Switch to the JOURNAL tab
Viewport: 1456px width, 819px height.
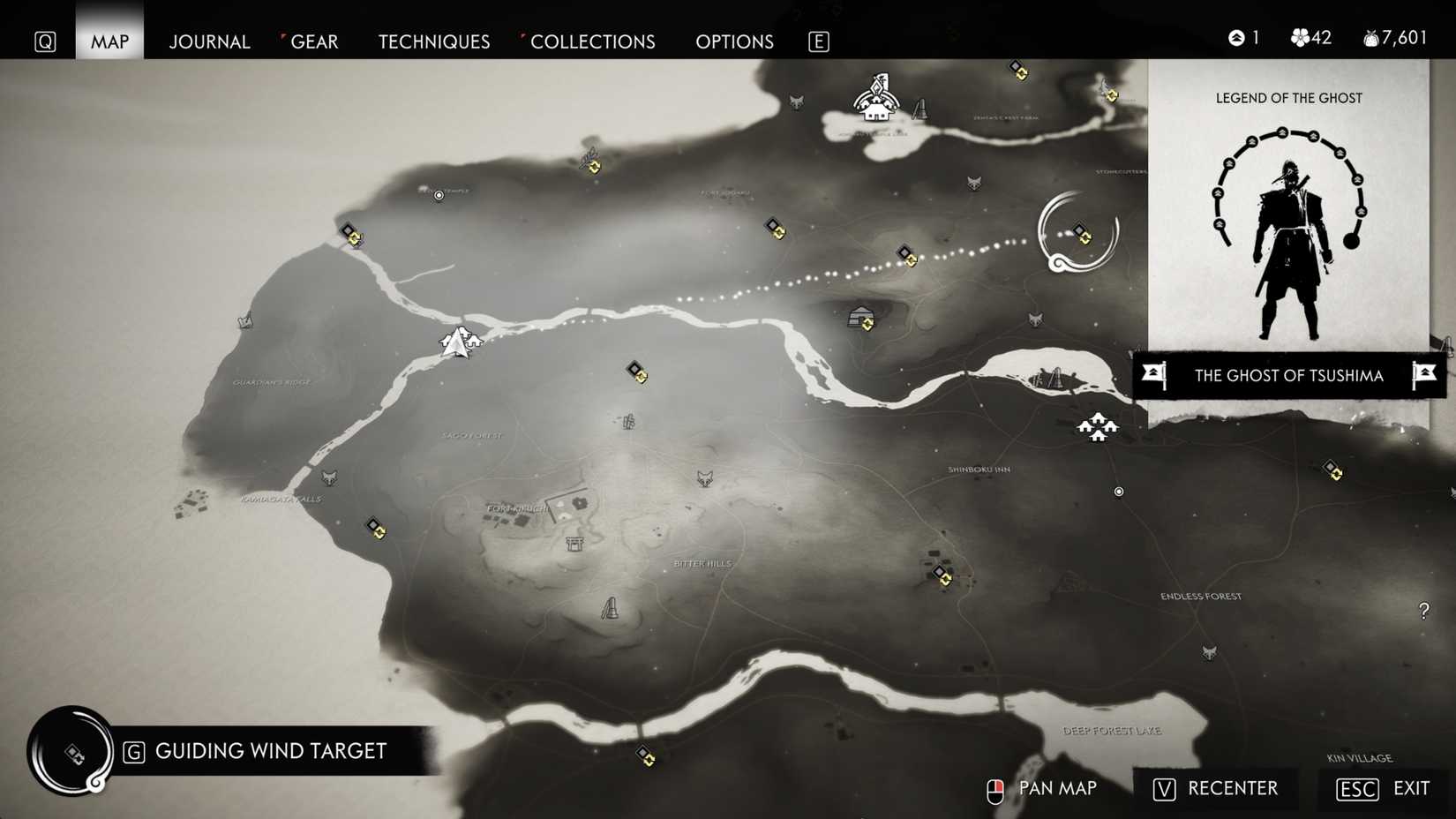pyautogui.click(x=209, y=41)
